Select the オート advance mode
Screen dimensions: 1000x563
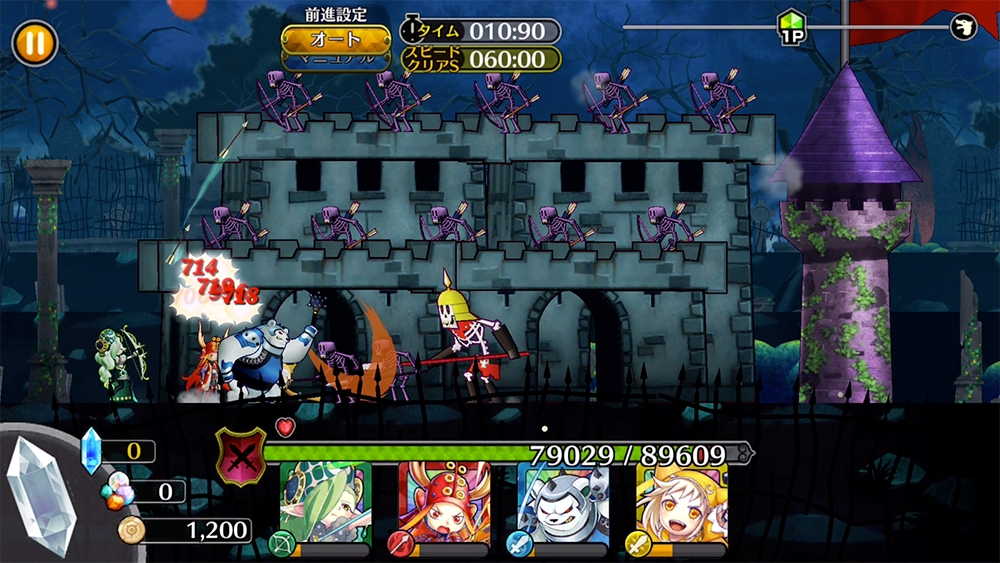tap(335, 40)
